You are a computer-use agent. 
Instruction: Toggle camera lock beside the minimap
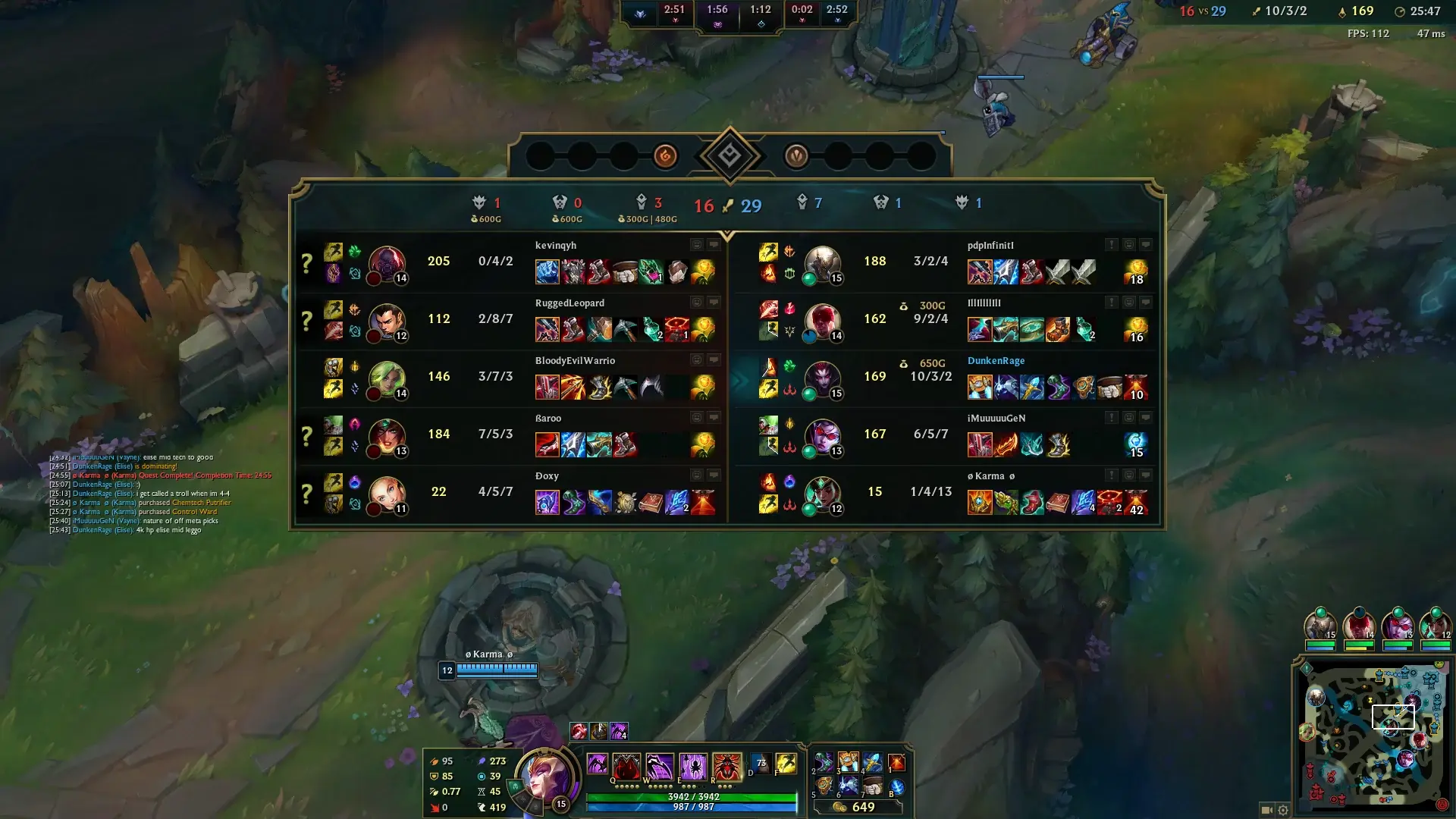tap(1268, 809)
